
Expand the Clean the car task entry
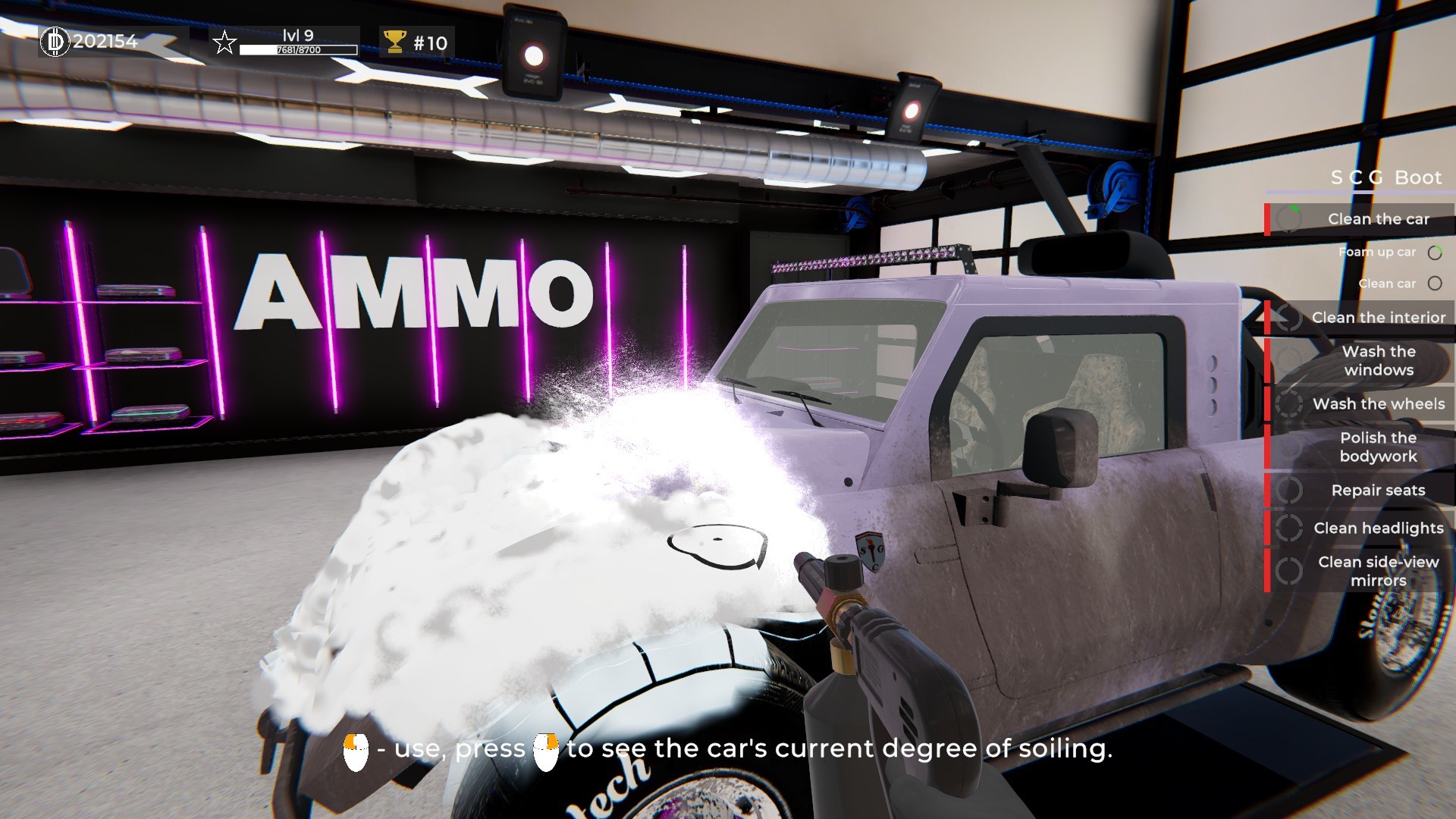[1379, 219]
